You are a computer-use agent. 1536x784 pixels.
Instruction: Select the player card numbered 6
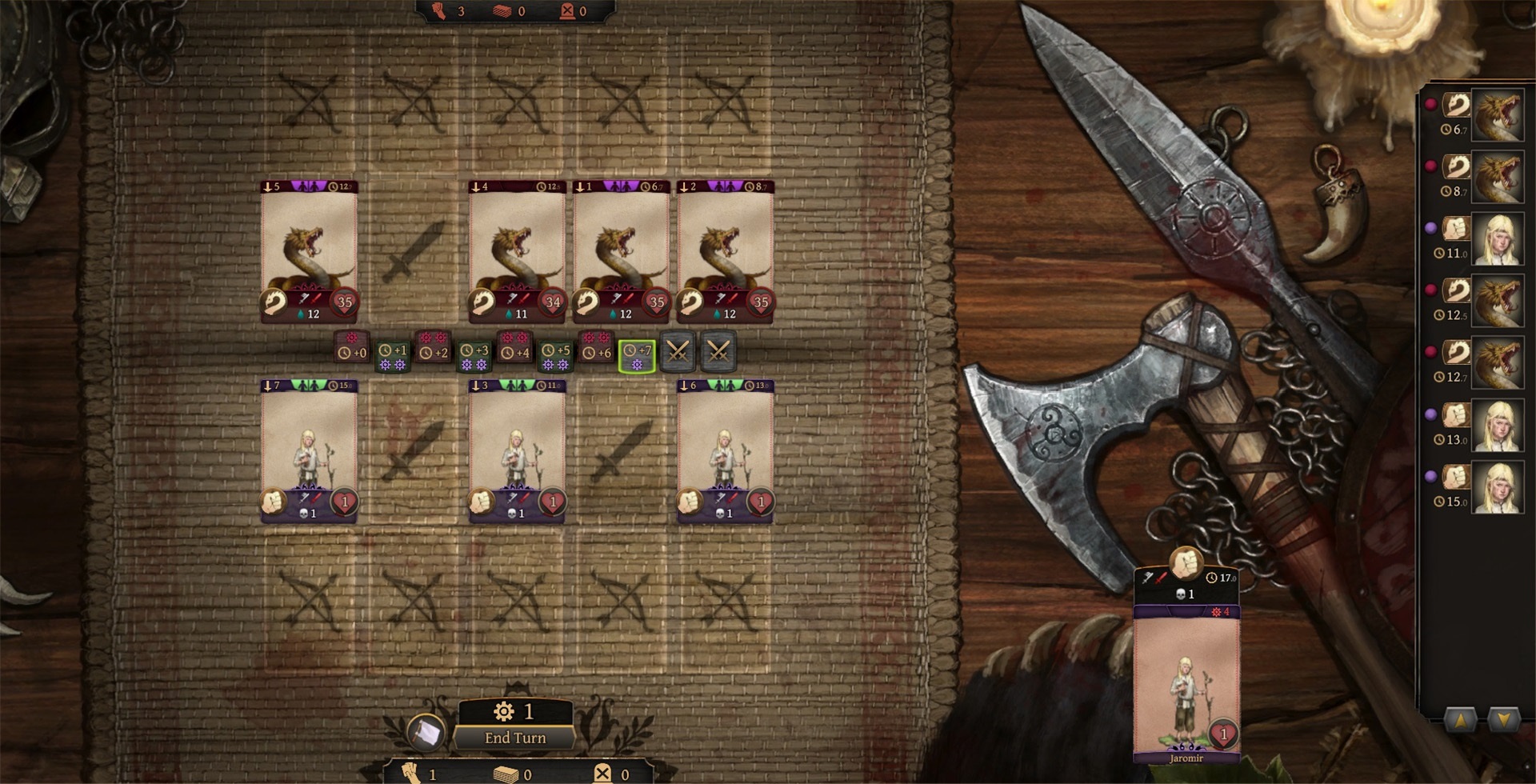point(725,451)
